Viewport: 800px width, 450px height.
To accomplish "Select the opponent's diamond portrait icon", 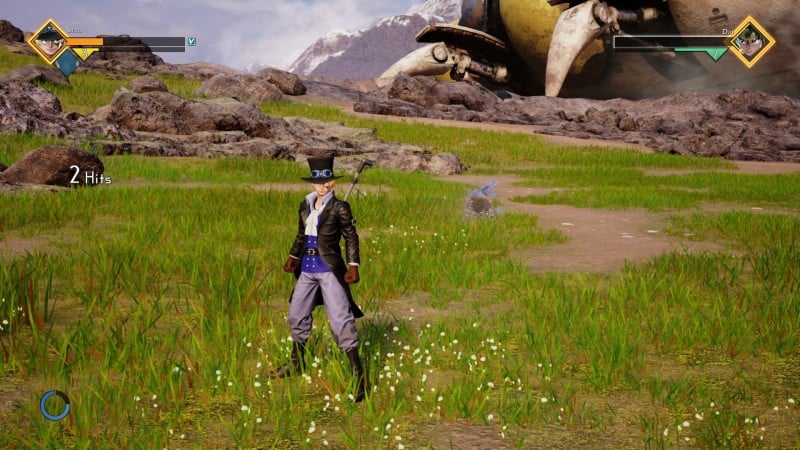I will point(751,41).
